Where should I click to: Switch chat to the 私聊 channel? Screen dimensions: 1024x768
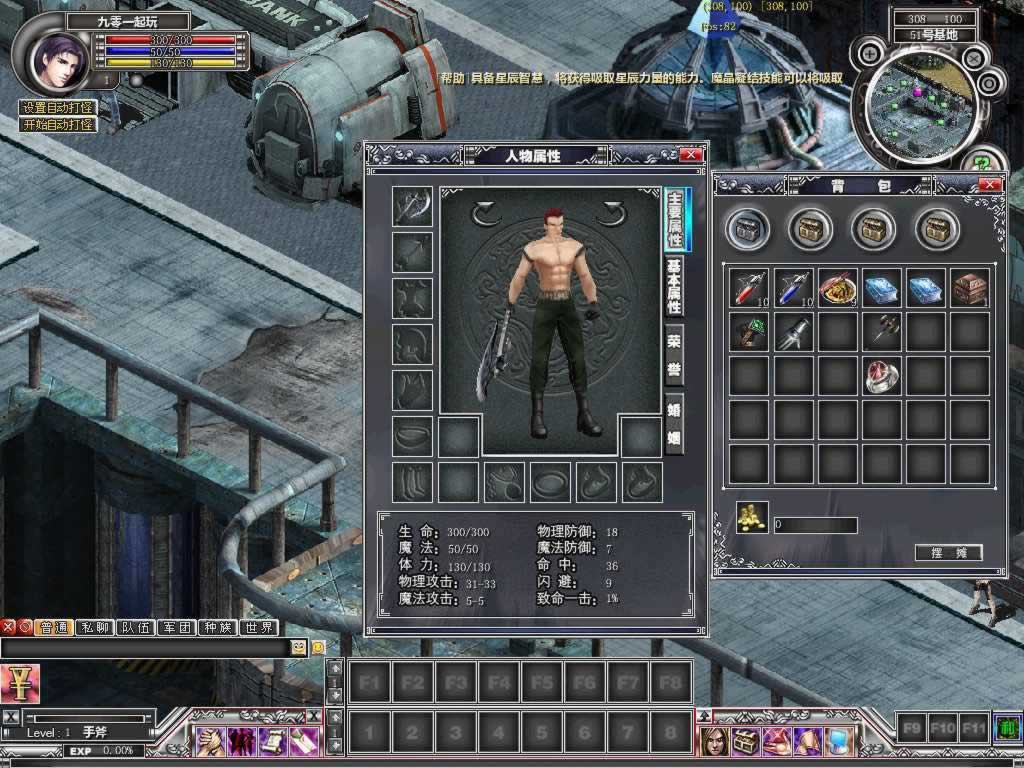(x=95, y=628)
